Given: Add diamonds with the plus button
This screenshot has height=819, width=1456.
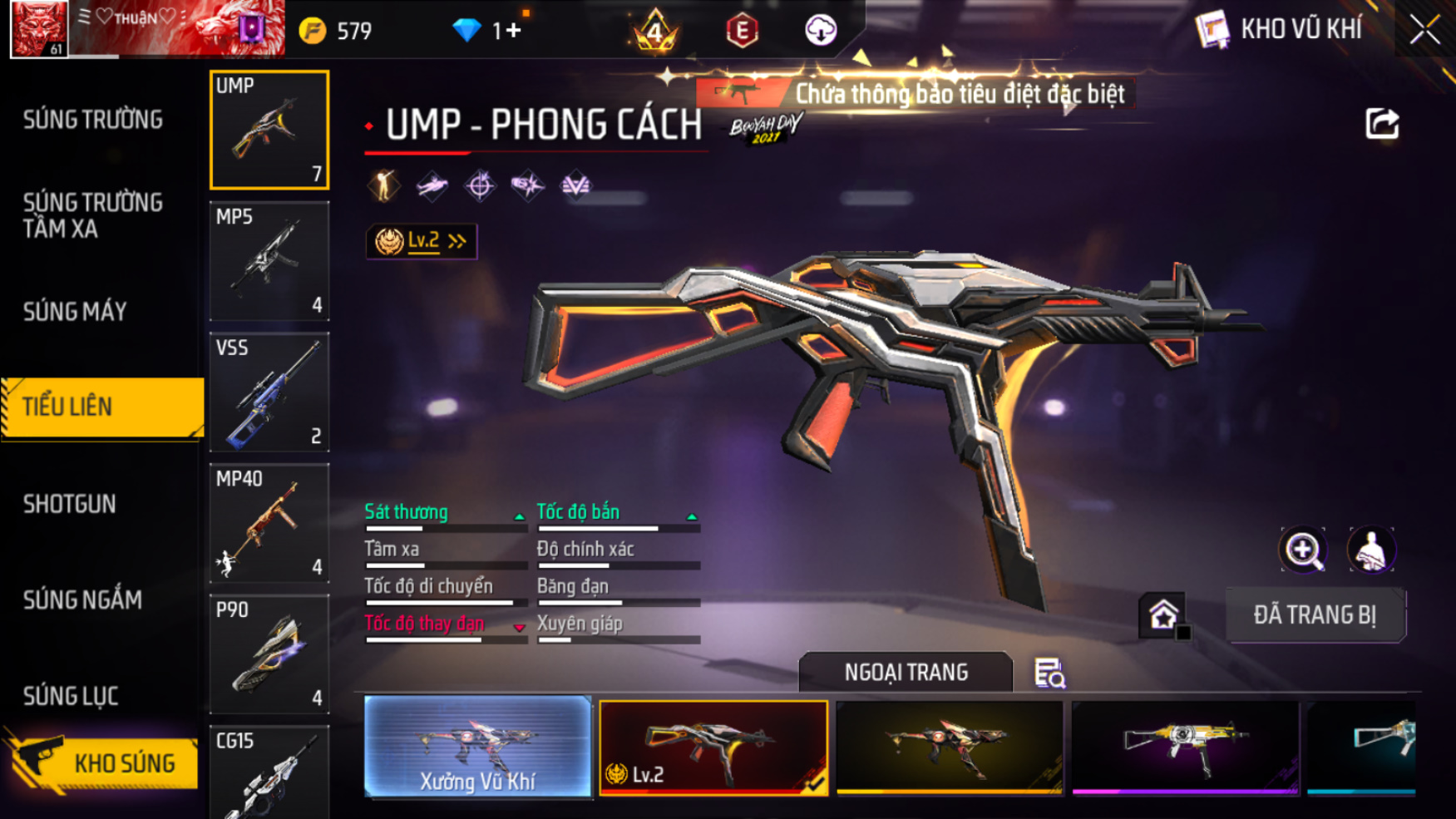Looking at the screenshot, I should (x=513, y=31).
